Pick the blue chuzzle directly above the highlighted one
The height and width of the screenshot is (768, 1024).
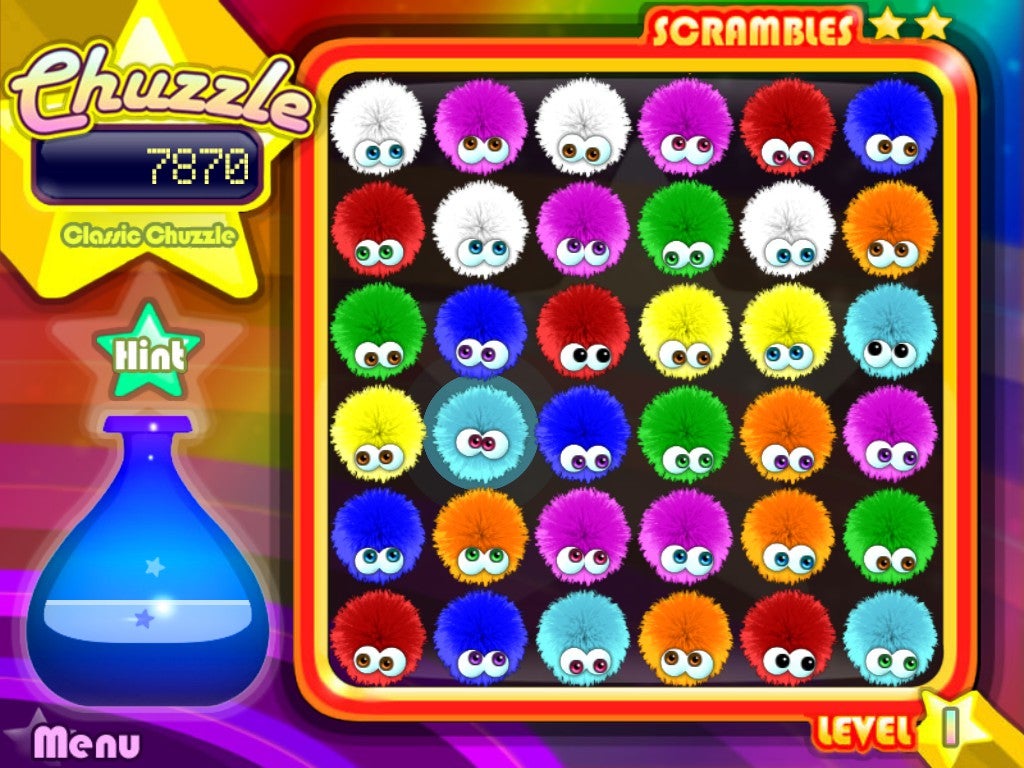(x=481, y=330)
